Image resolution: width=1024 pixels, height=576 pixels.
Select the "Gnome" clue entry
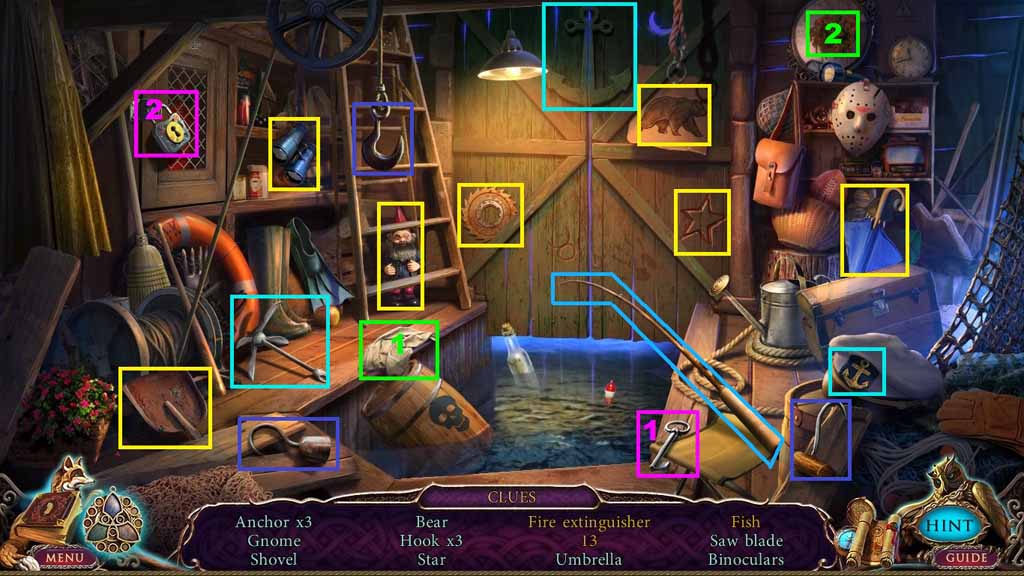tap(274, 541)
